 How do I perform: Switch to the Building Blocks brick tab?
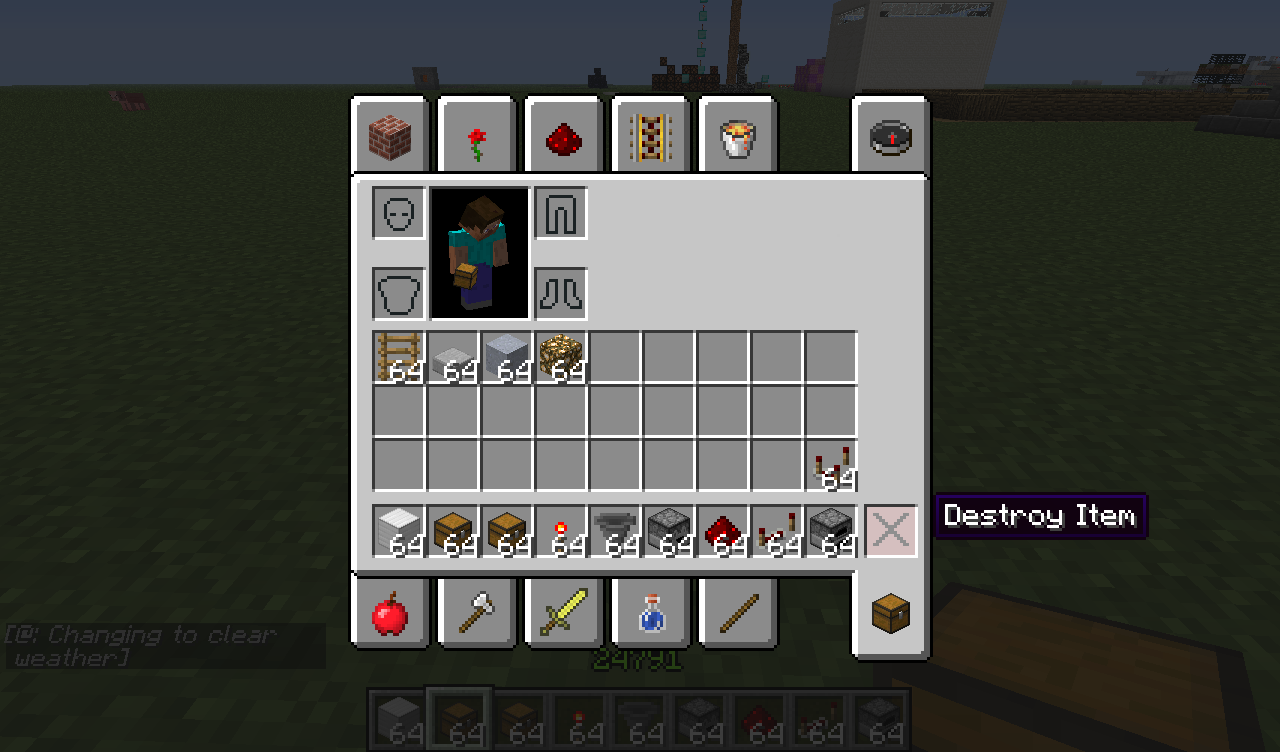[x=390, y=136]
